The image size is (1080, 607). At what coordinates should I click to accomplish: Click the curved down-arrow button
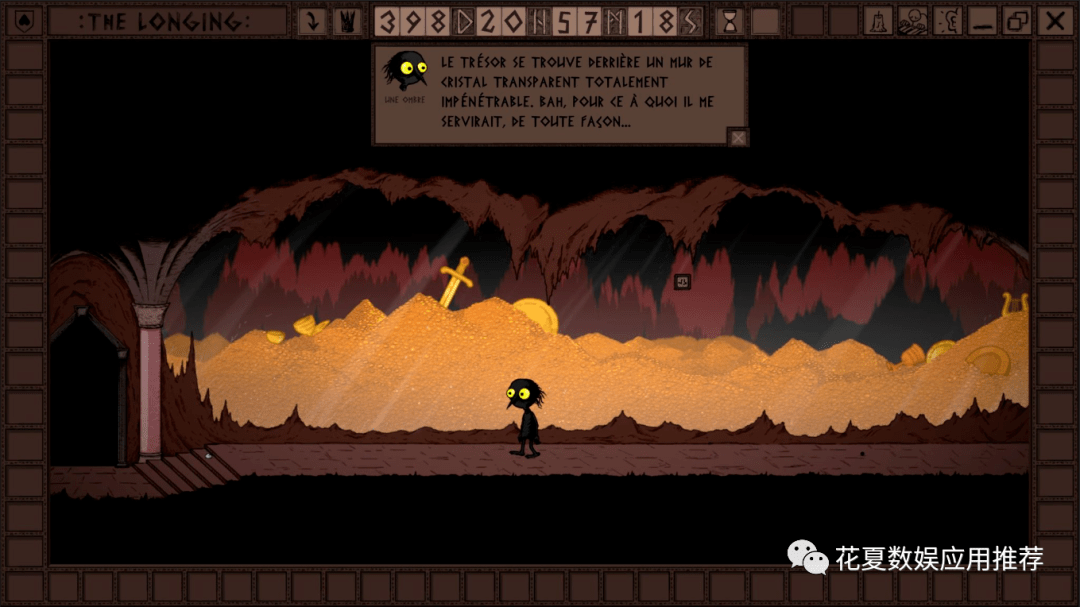coord(313,21)
